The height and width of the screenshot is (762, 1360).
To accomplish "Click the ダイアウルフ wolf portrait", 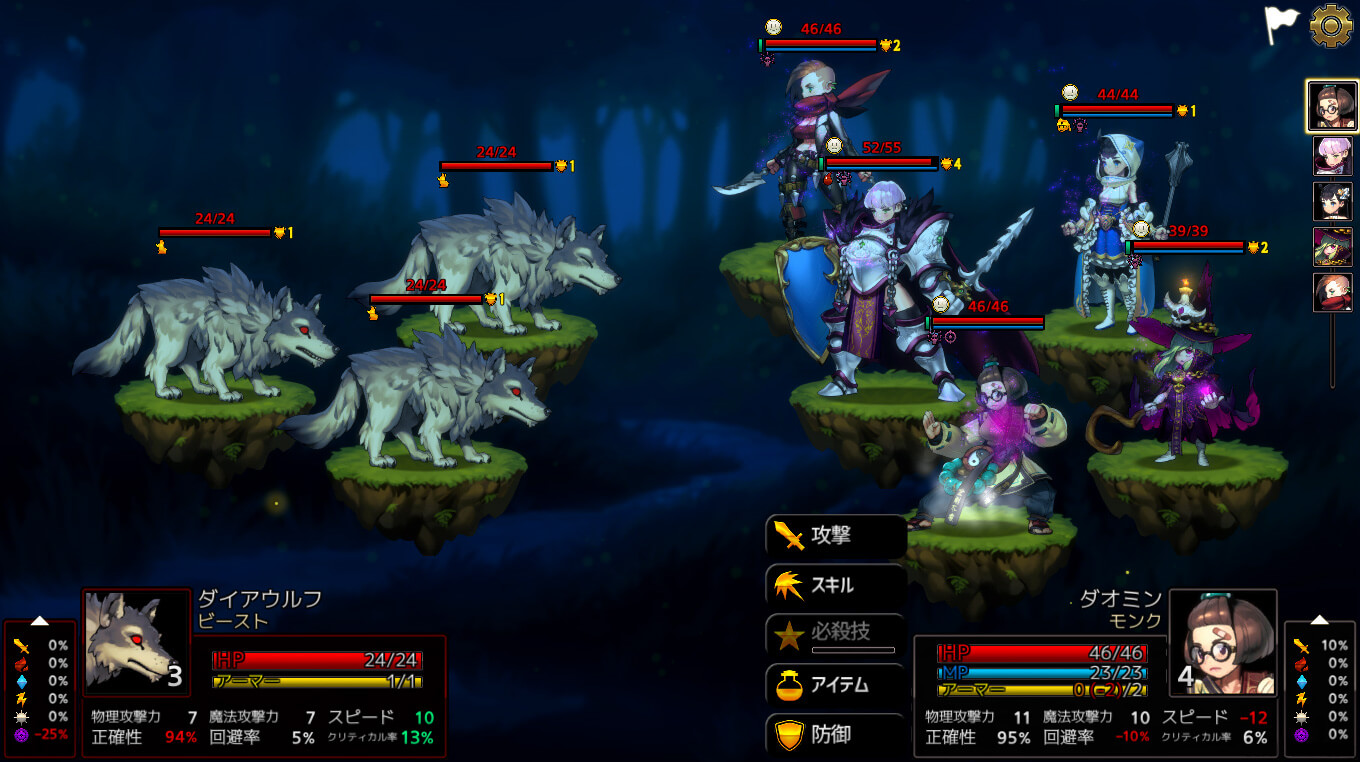I will (136, 642).
